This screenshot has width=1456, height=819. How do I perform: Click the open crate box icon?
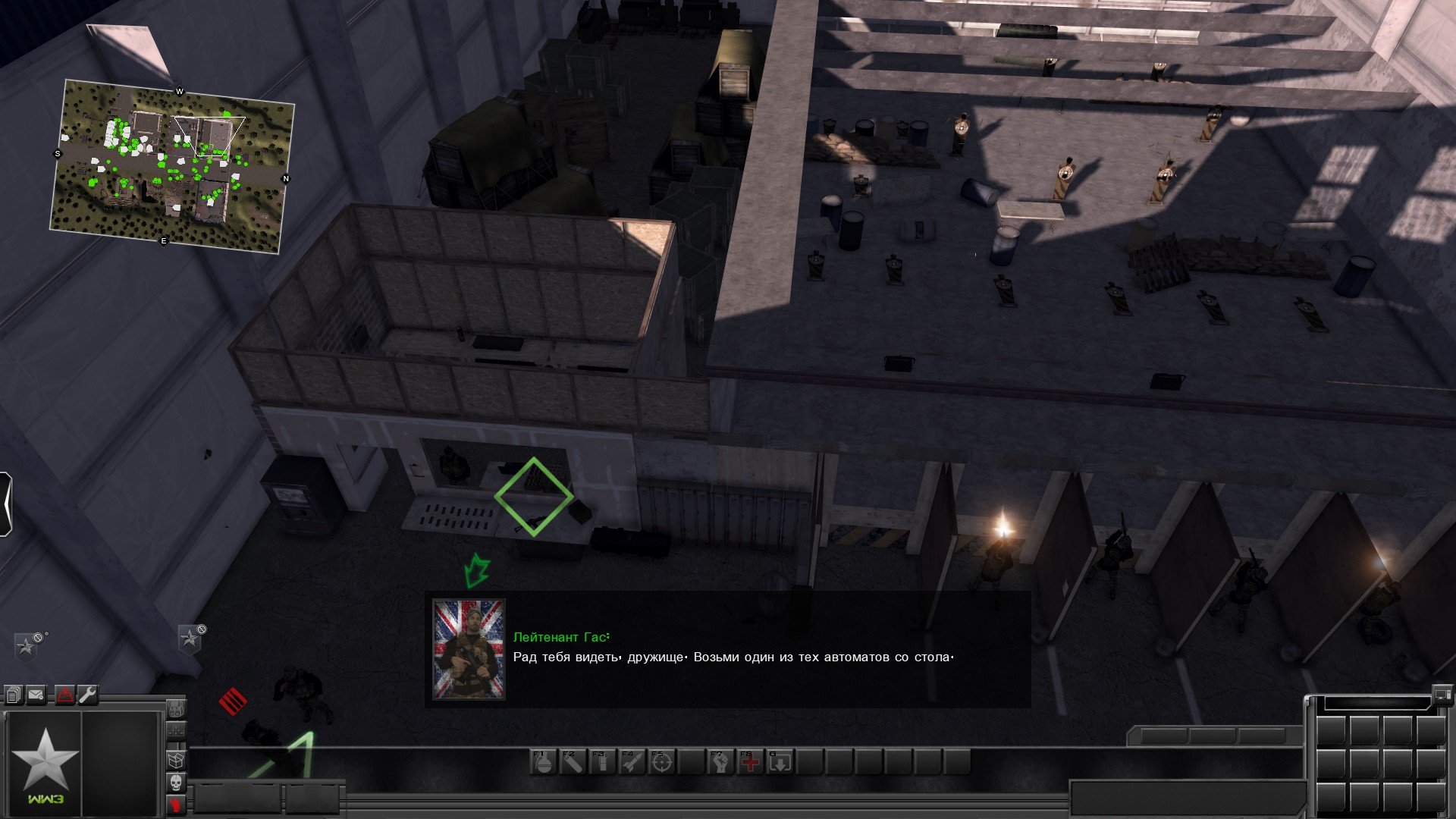(176, 759)
